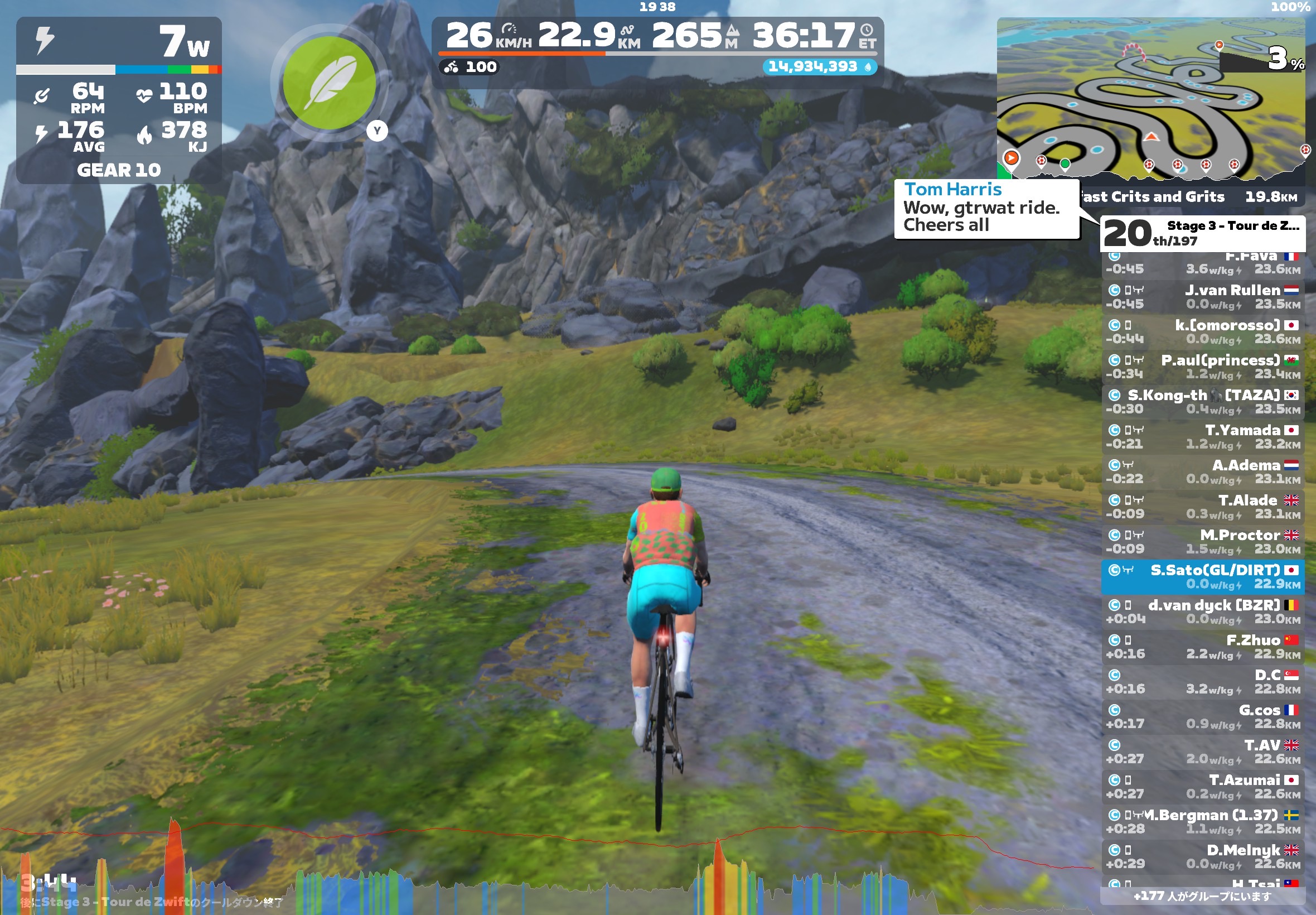Choose F.Zhuo in the riders list

1203,646
